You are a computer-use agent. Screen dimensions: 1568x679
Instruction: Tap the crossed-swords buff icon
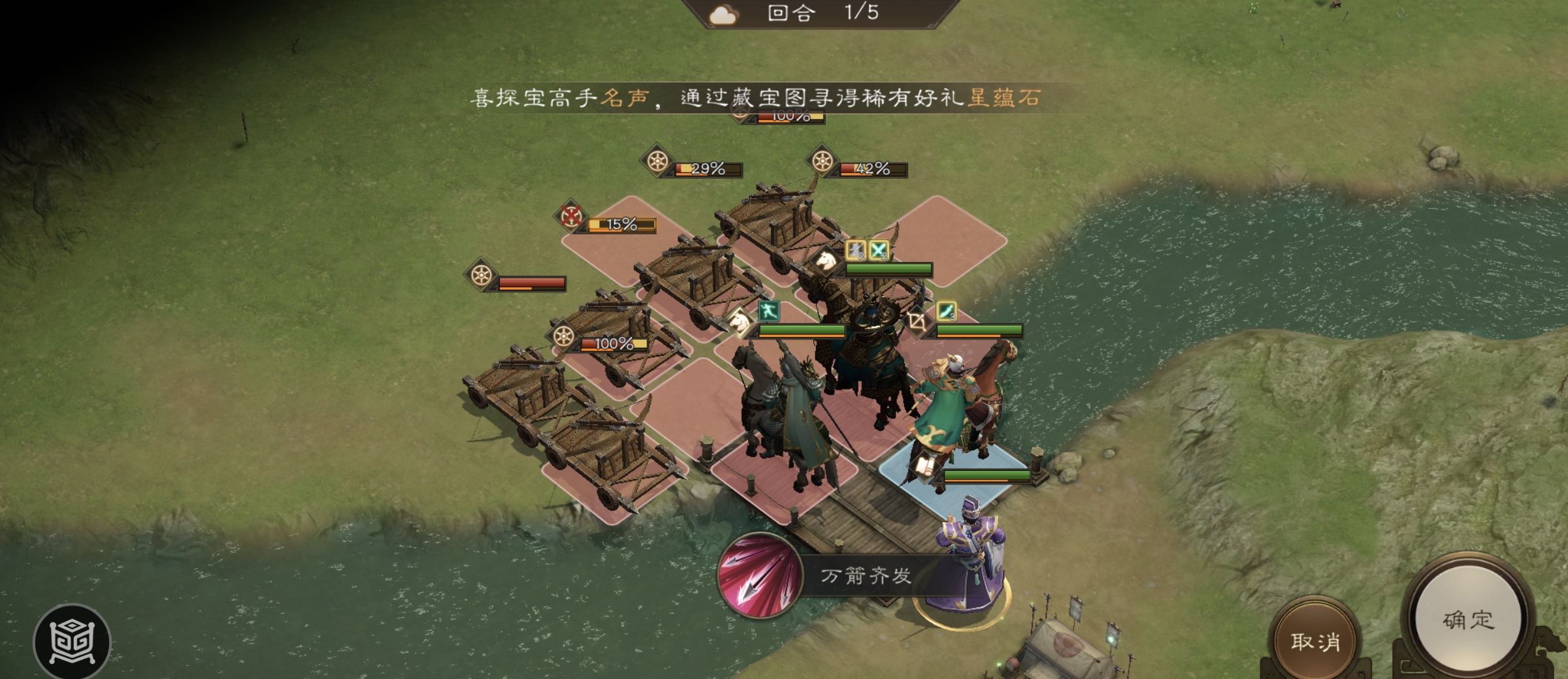click(878, 252)
